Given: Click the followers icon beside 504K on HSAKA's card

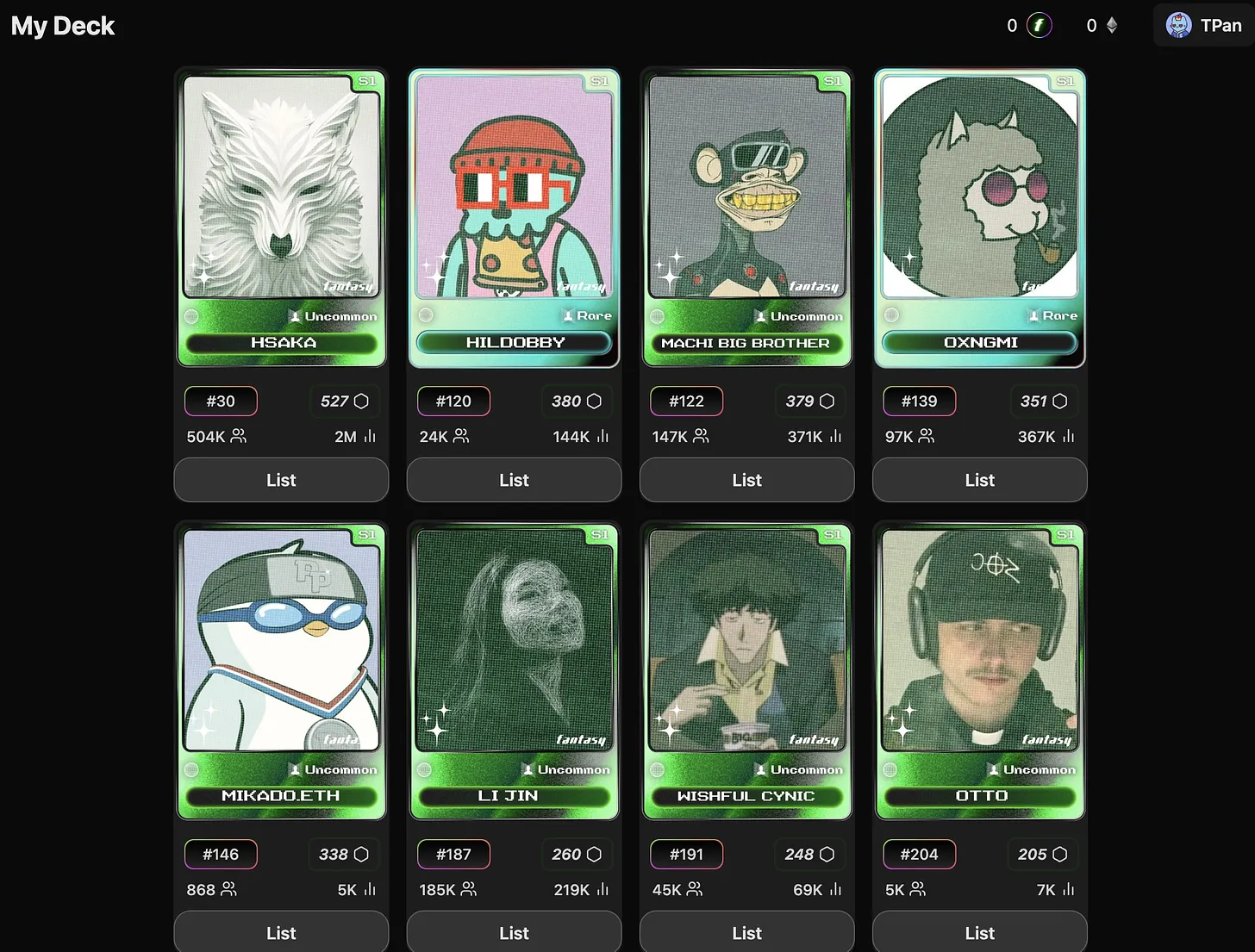Looking at the screenshot, I should (239, 437).
